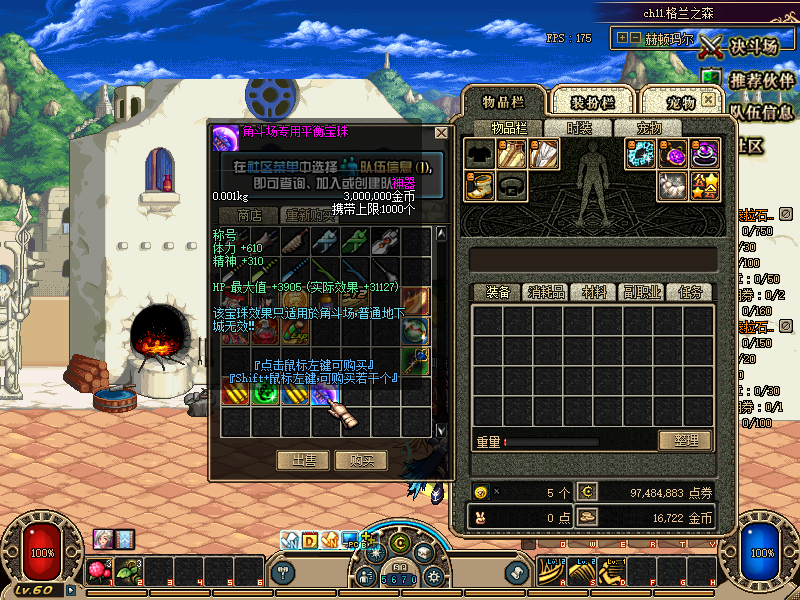Open the 装扮栏 costume panel tab
The height and width of the screenshot is (600, 800).
click(x=592, y=102)
